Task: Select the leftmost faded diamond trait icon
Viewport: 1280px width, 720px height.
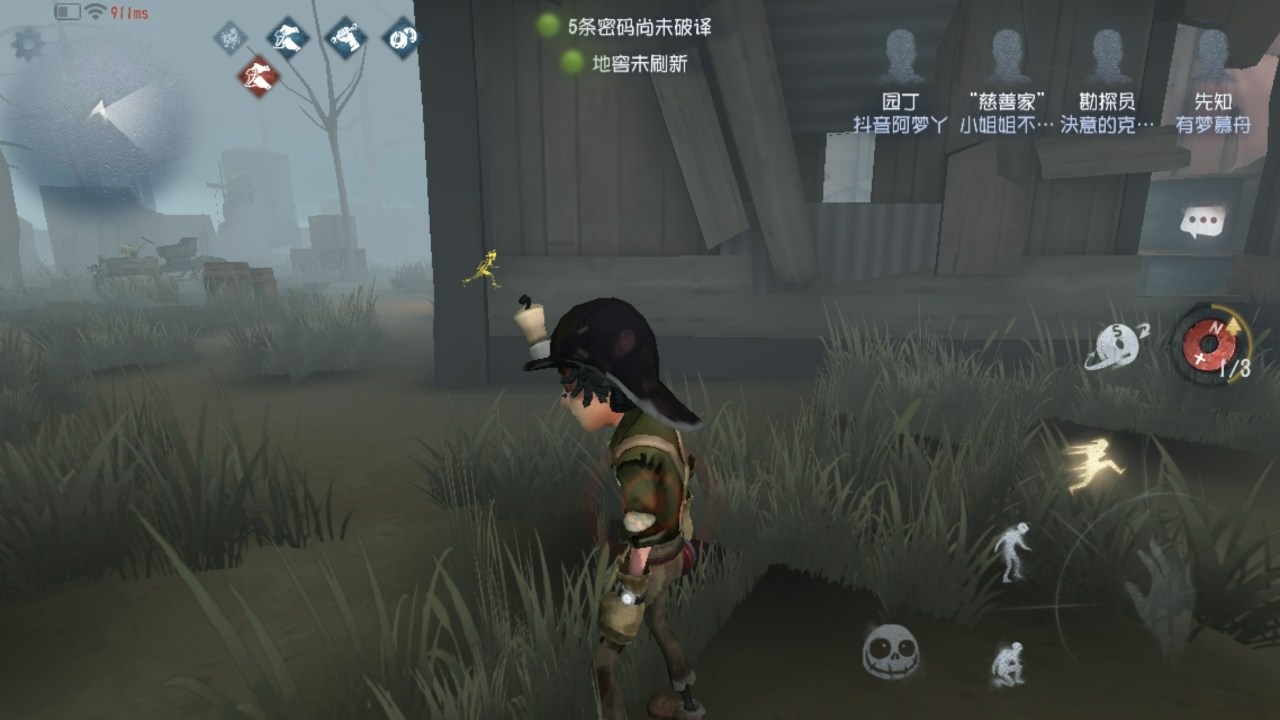Action: tap(232, 38)
